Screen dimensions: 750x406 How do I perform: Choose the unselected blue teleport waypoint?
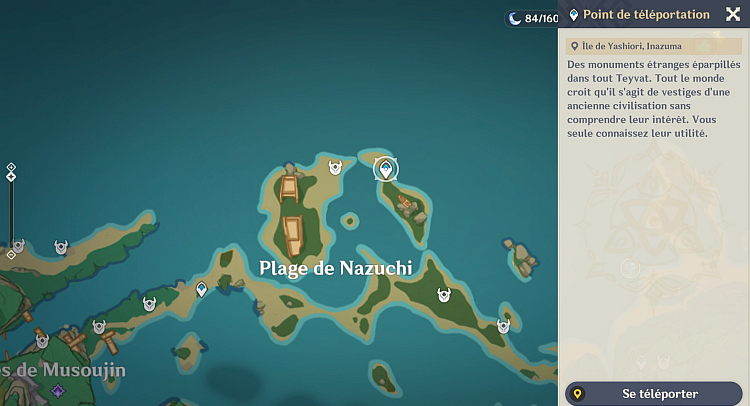[x=202, y=290]
